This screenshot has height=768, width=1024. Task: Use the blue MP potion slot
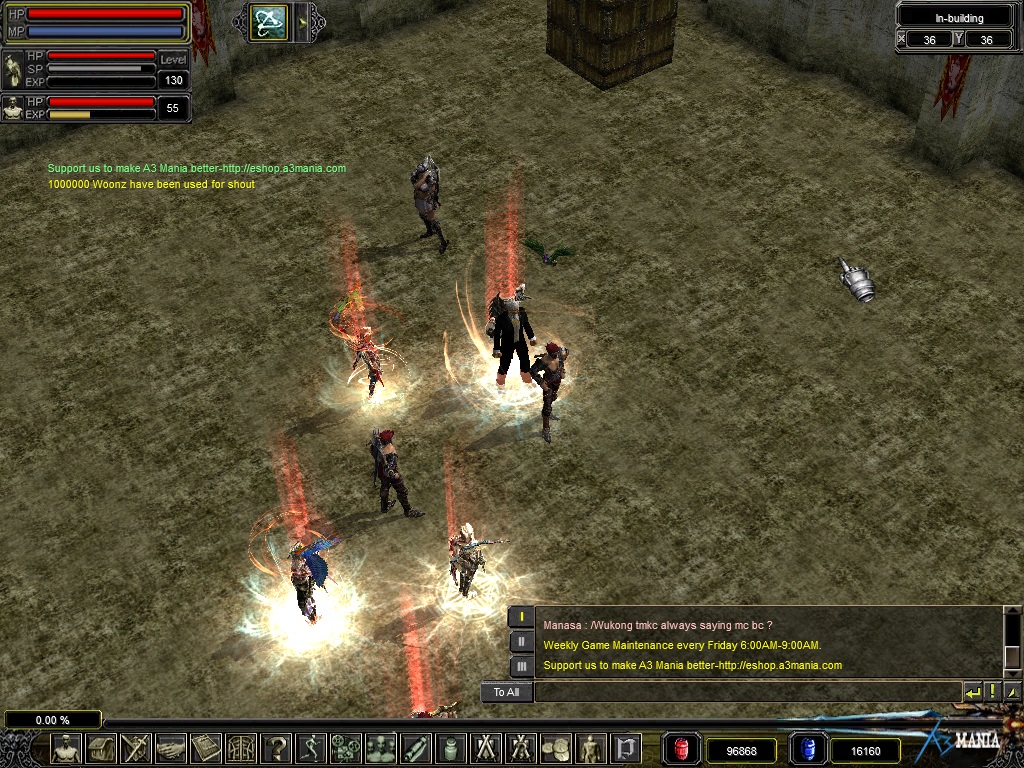click(x=808, y=749)
